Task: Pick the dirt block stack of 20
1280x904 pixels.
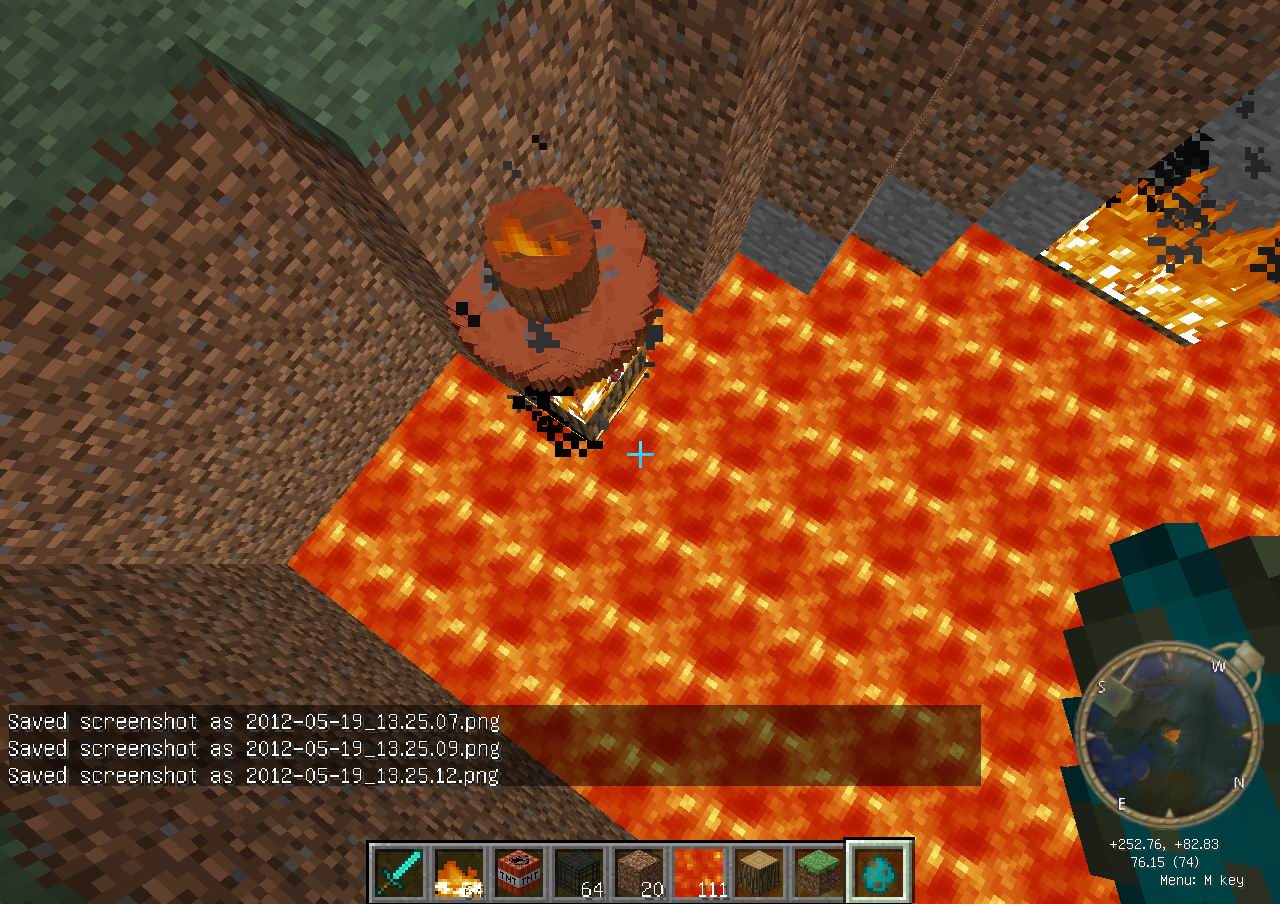Action: pyautogui.click(x=639, y=872)
